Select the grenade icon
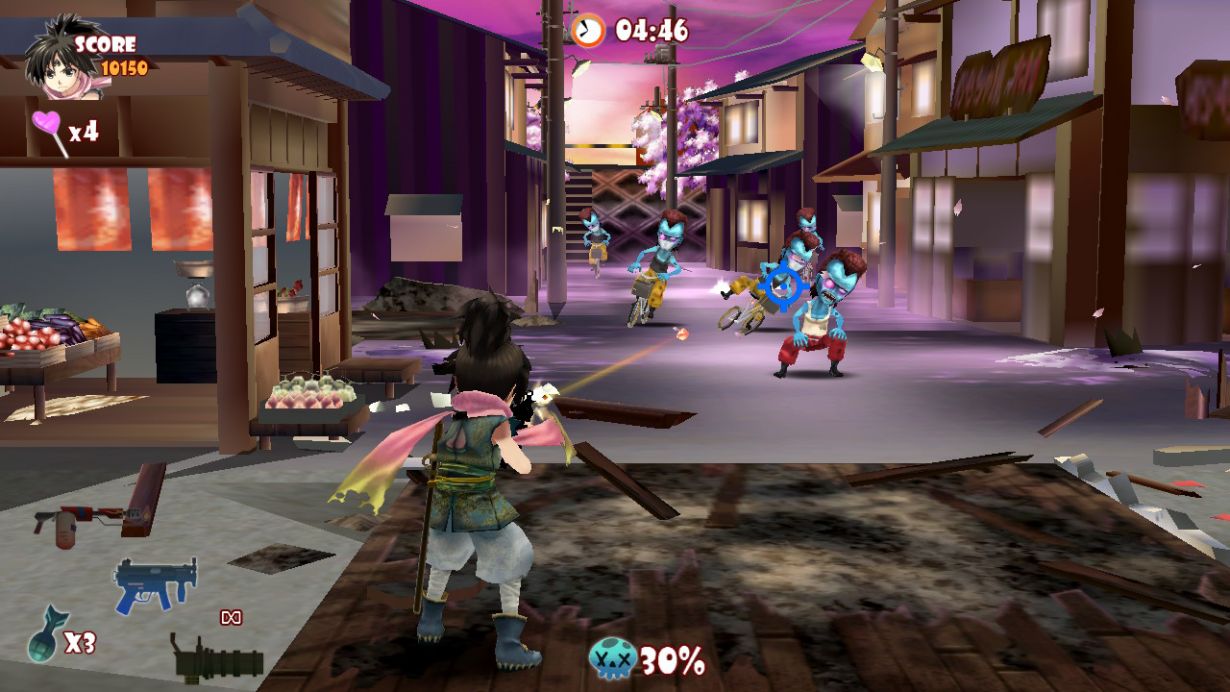Viewport: 1230px width, 692px height. point(46,633)
